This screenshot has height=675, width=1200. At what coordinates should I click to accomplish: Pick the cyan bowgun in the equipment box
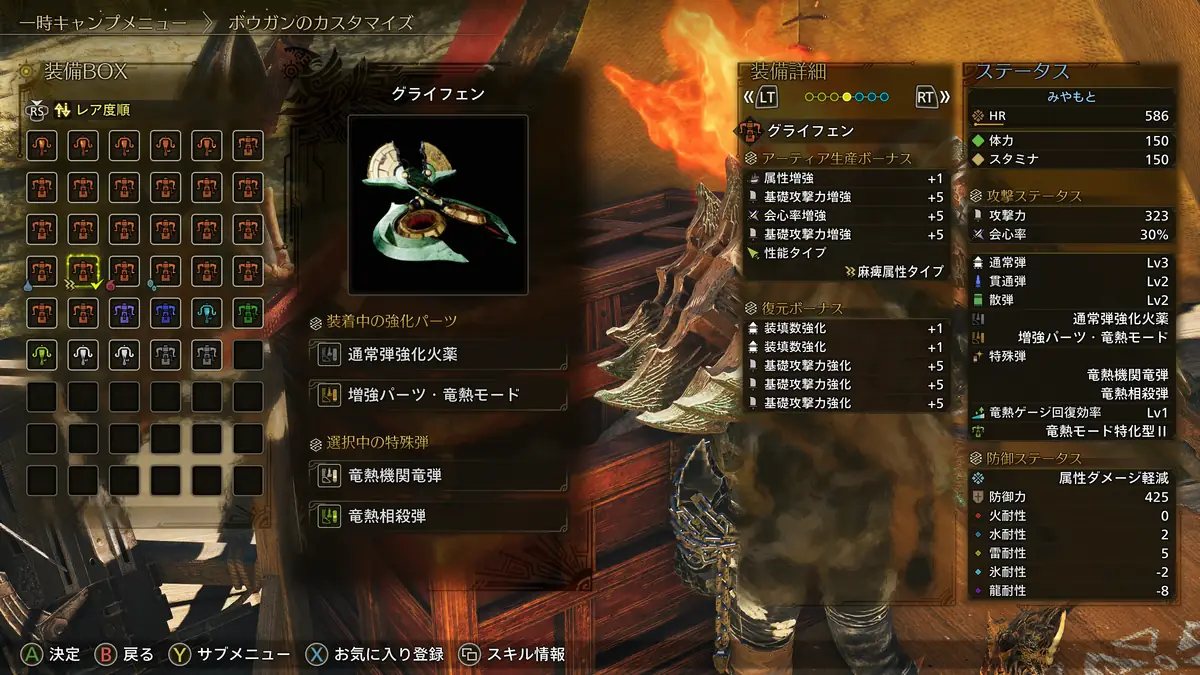pyautogui.click(x=207, y=312)
